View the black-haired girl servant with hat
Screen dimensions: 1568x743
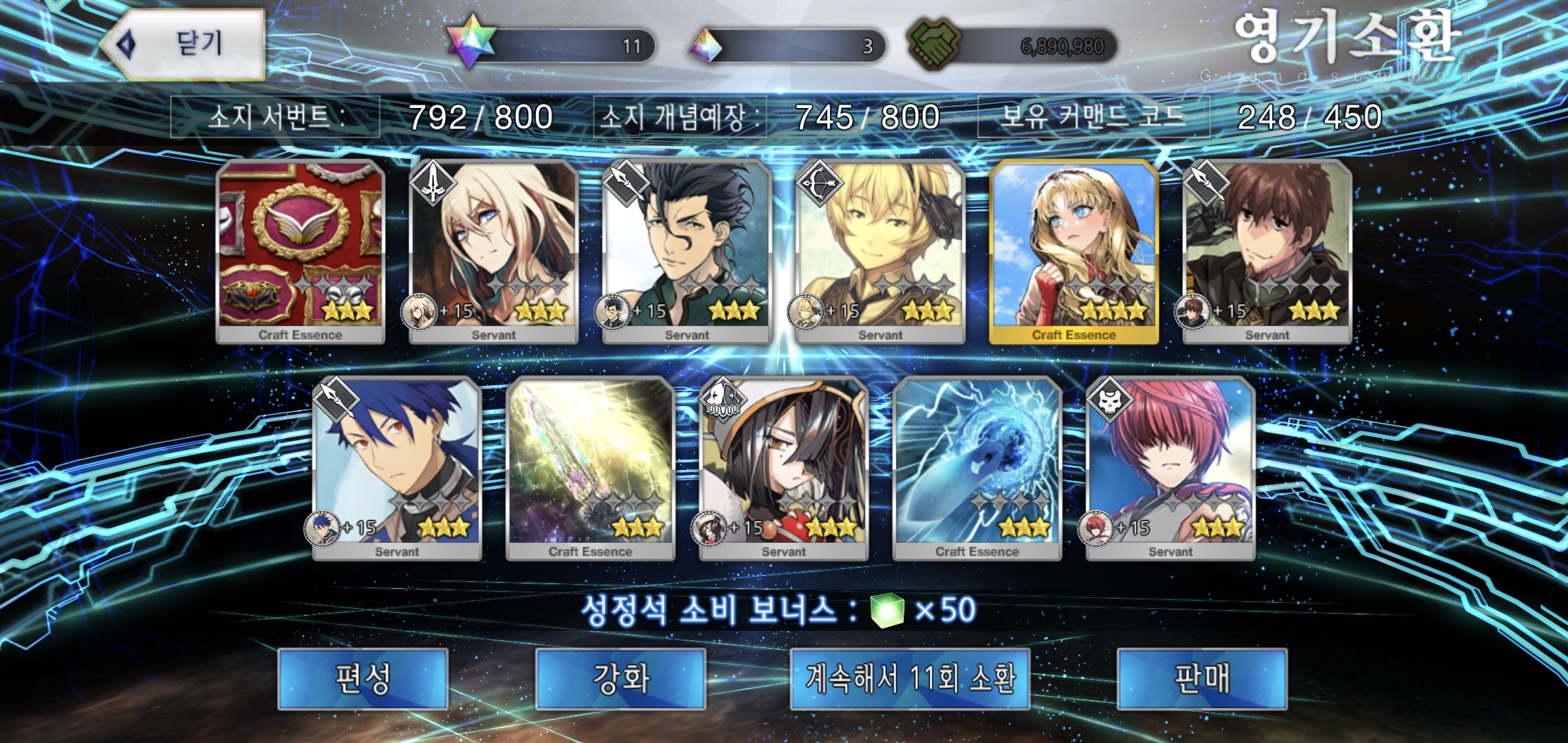click(x=783, y=468)
